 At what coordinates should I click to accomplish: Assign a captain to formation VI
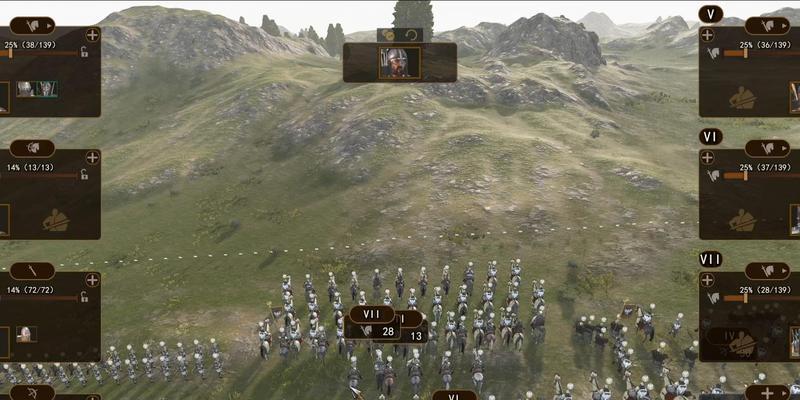point(741,219)
